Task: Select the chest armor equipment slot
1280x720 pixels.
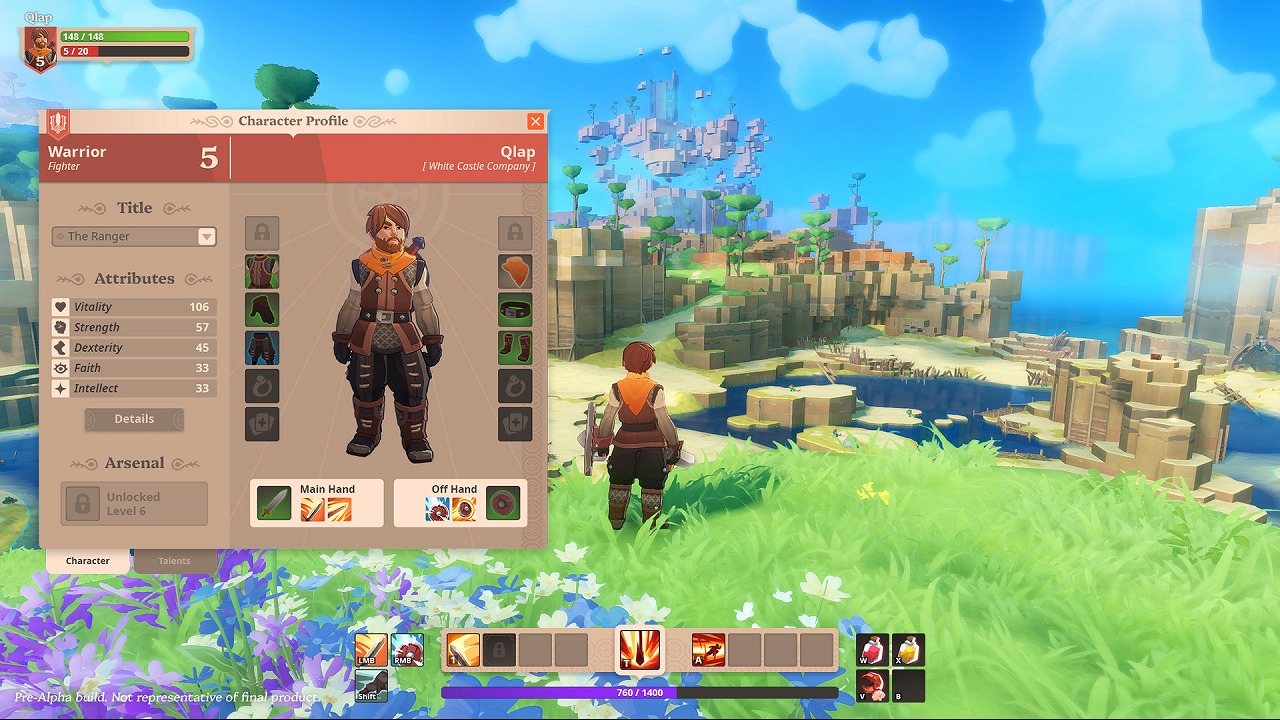Action: pos(262,271)
